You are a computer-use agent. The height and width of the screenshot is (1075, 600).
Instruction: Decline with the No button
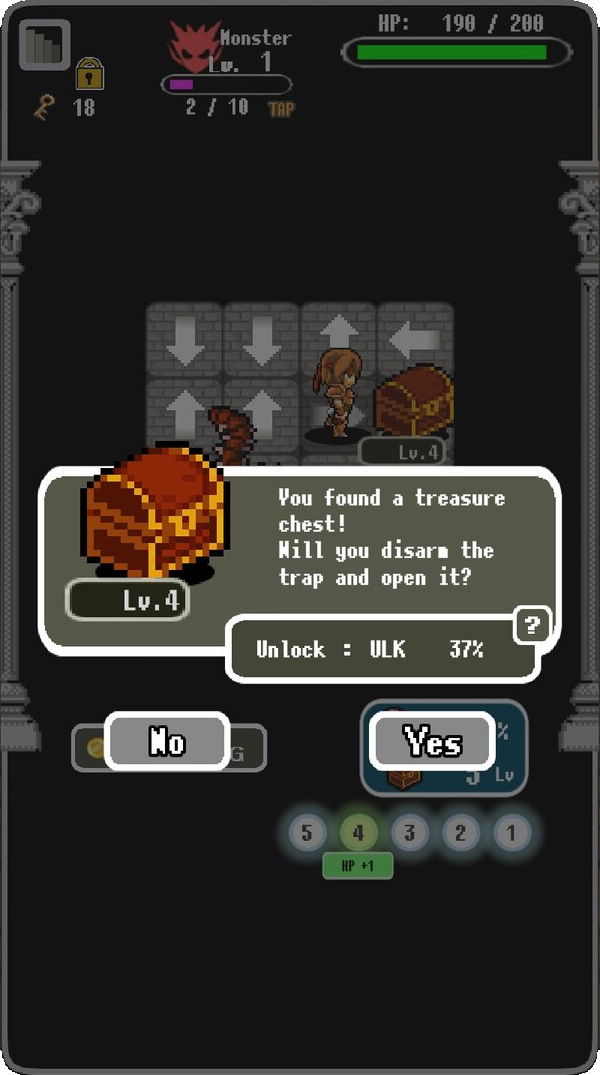(167, 741)
